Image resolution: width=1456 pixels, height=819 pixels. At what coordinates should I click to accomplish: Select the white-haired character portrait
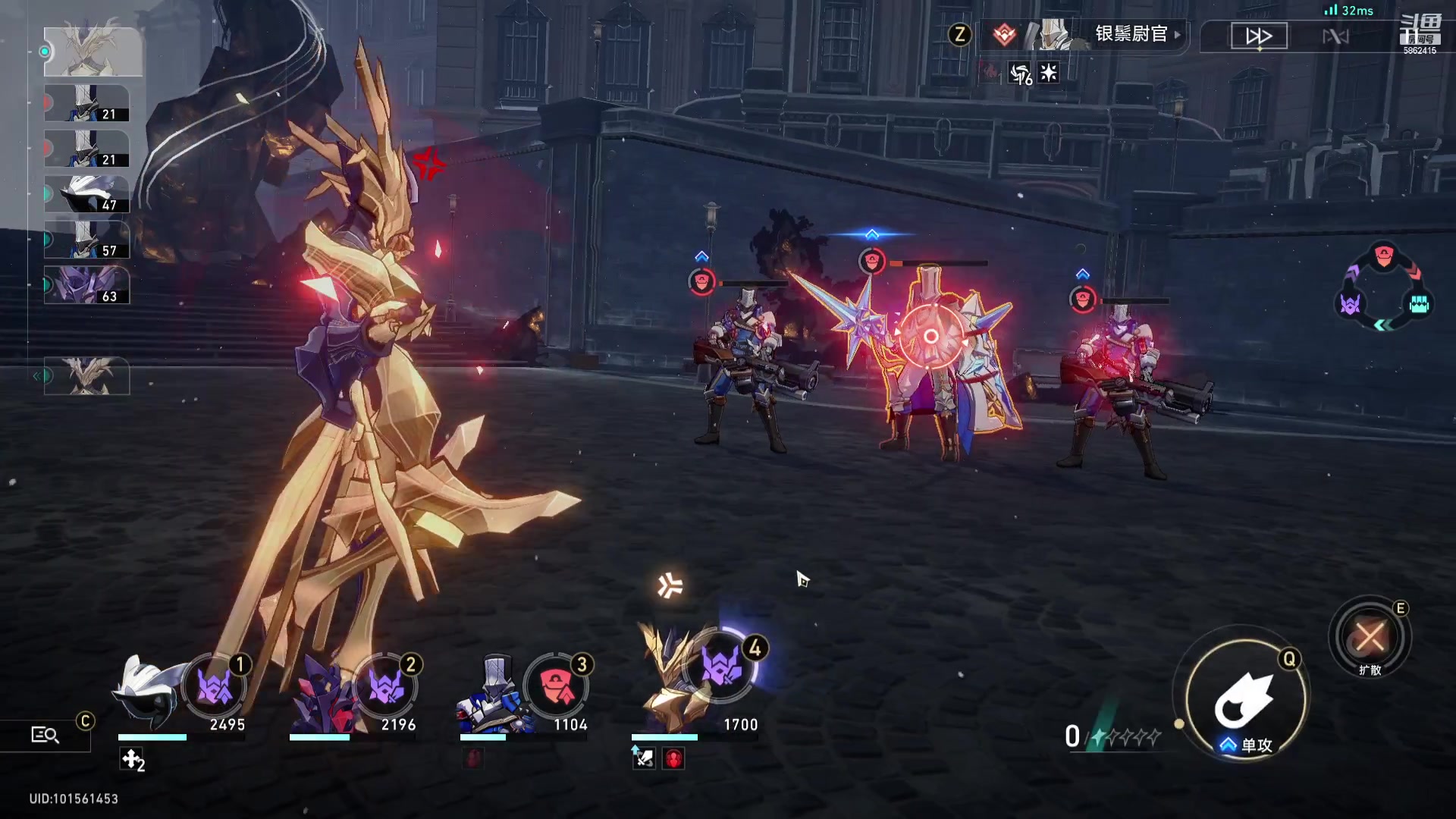(x=148, y=692)
